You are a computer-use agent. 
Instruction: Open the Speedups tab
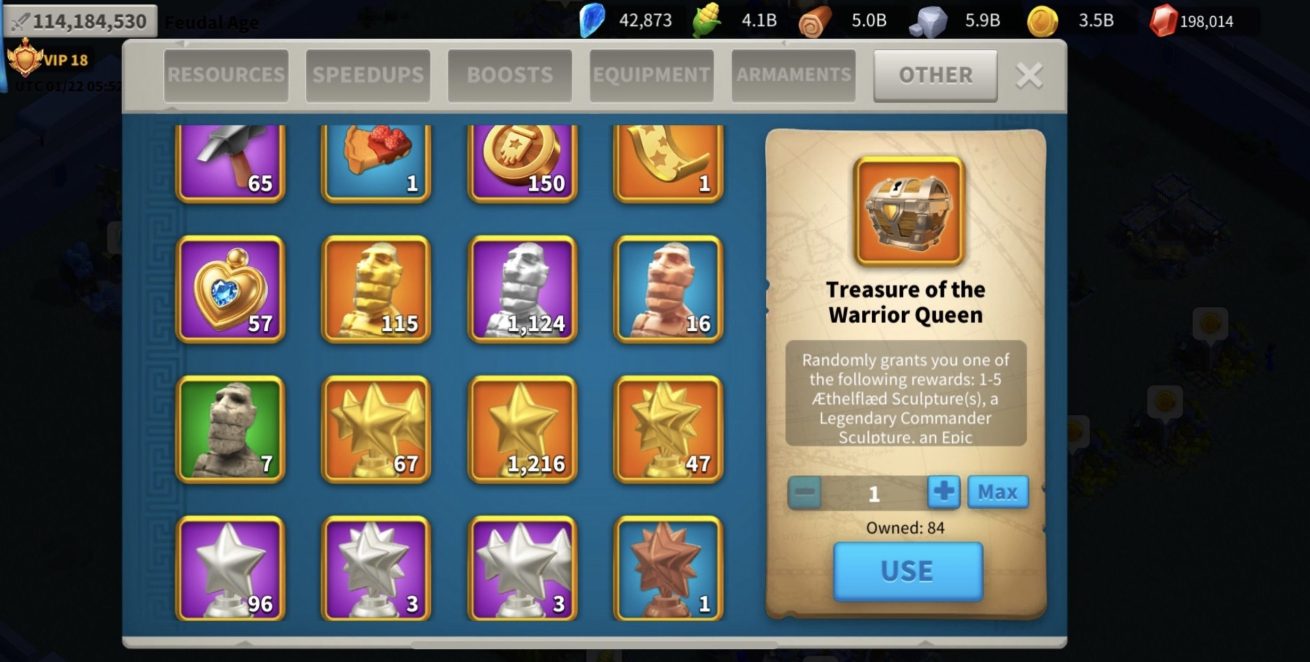tap(368, 75)
